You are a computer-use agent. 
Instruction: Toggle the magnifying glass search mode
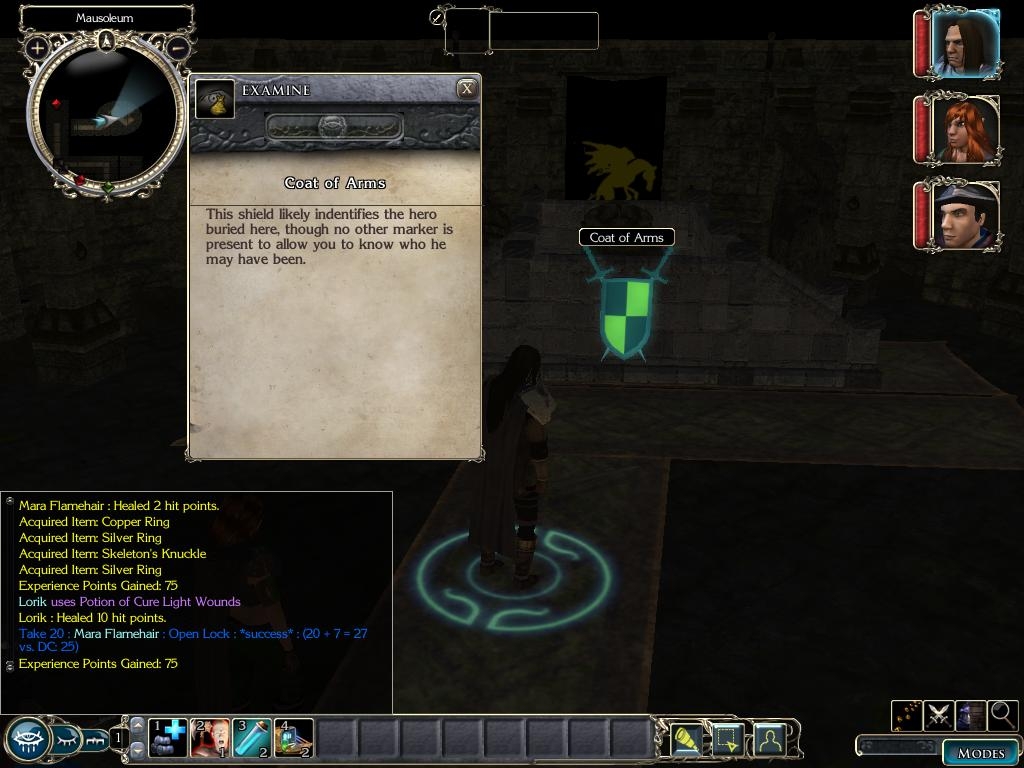click(1002, 715)
